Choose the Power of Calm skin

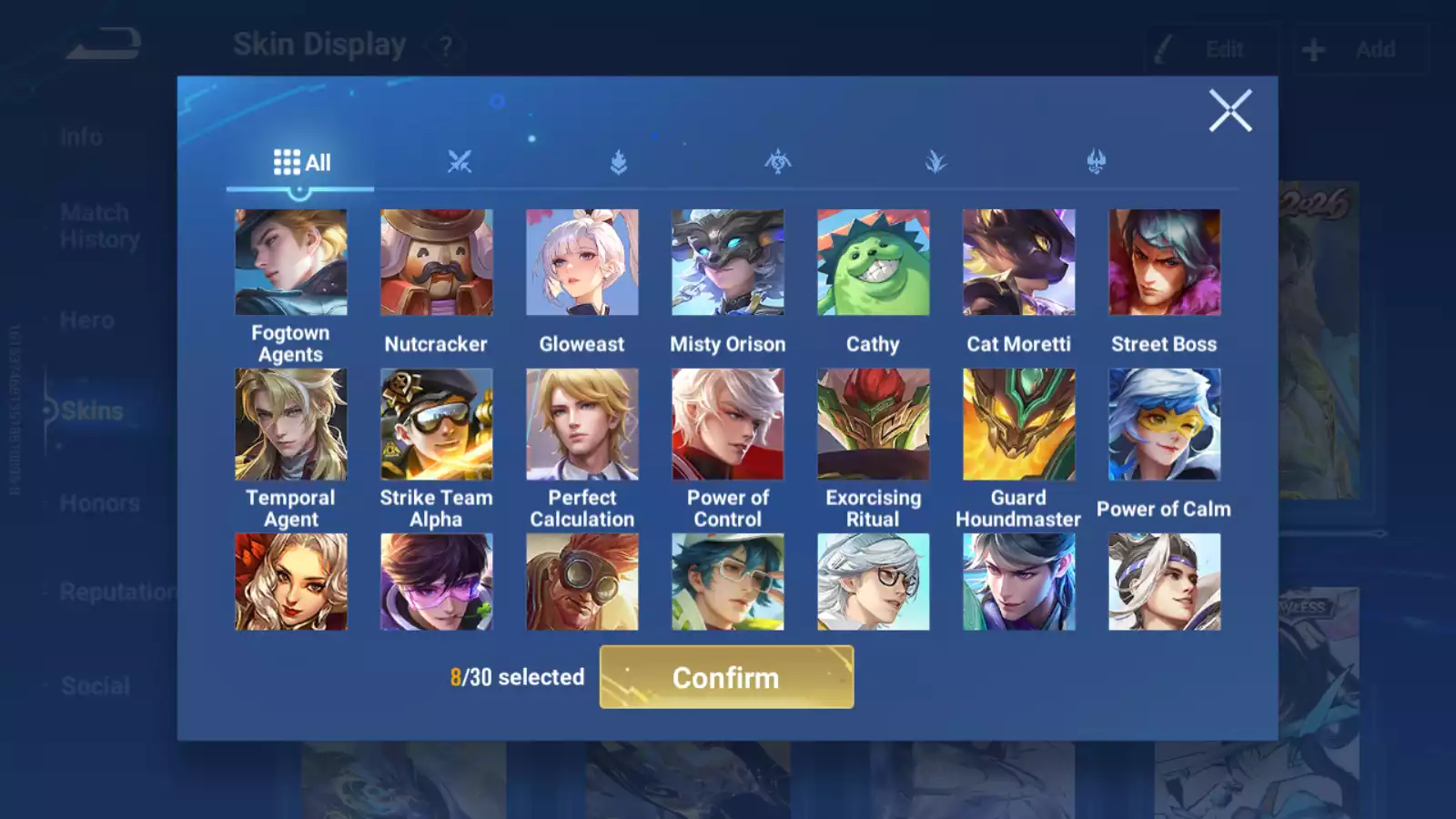pos(1164,425)
